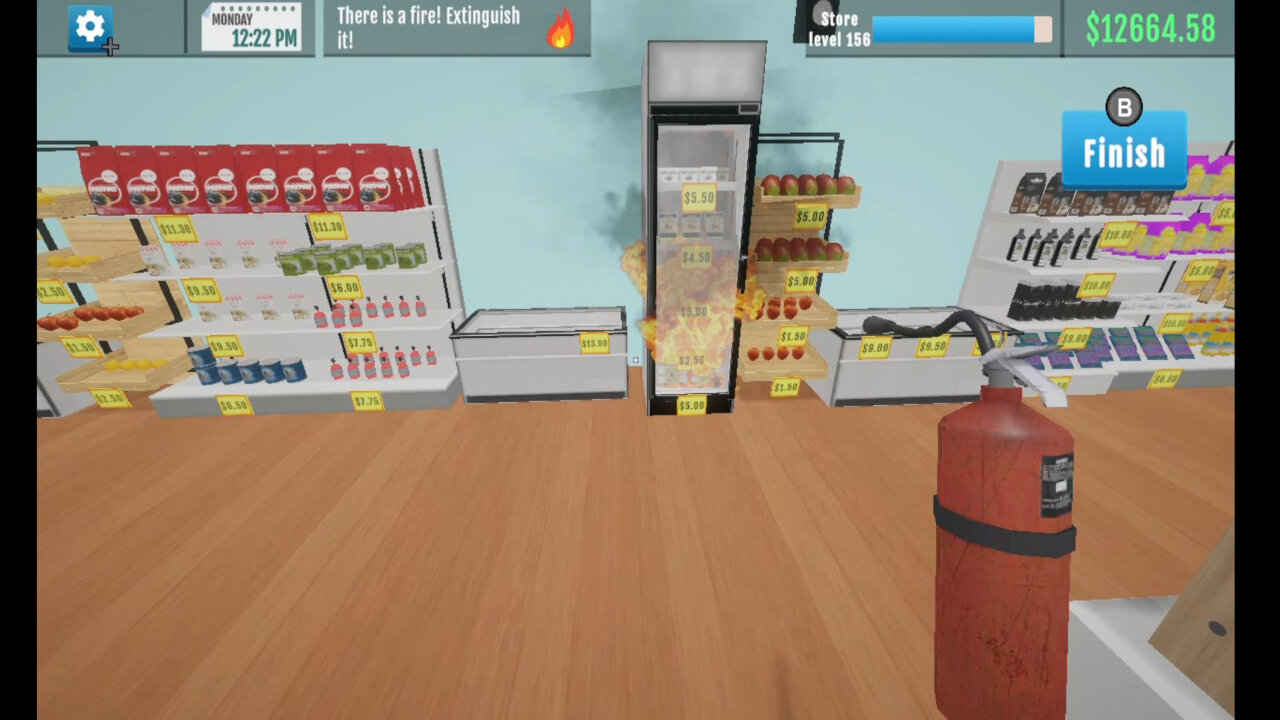Click the apple display rack beside the fridge

pos(800,250)
